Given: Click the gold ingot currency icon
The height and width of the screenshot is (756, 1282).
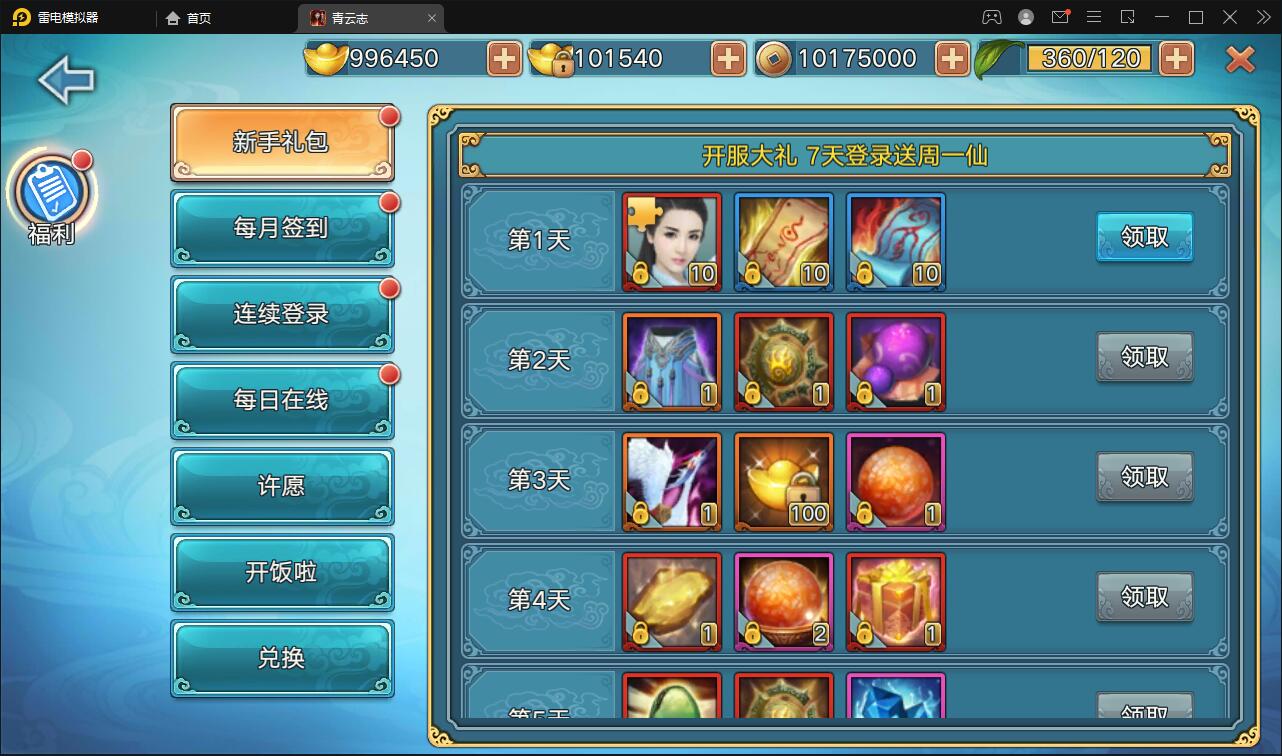Looking at the screenshot, I should click(x=323, y=58).
